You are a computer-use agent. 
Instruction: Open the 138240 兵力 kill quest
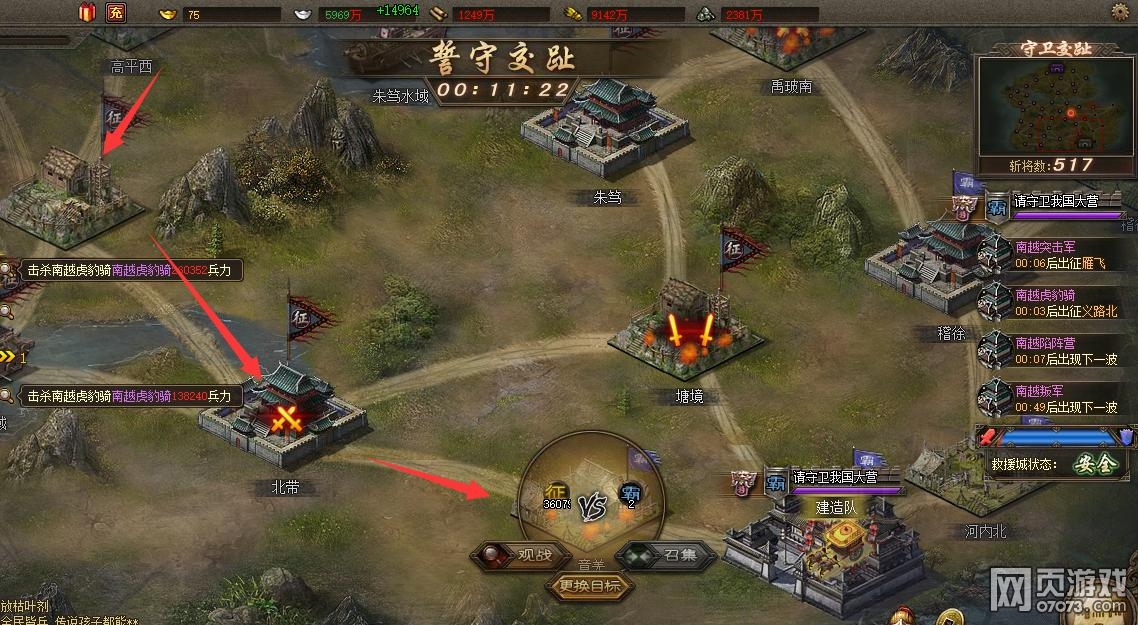(x=125, y=396)
